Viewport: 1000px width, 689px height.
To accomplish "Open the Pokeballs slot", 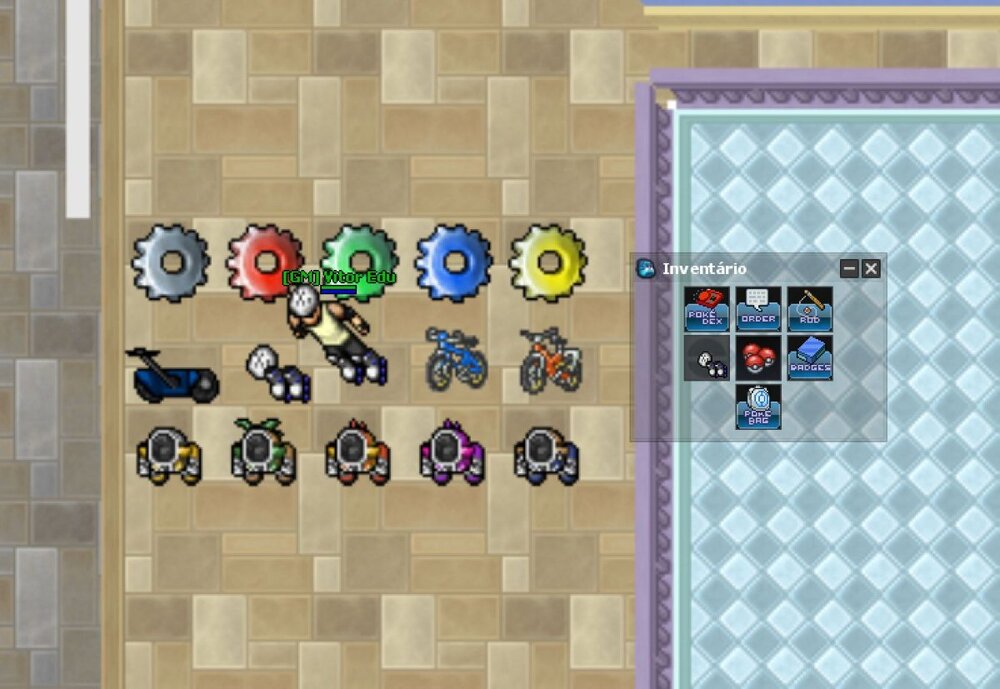I will [758, 358].
